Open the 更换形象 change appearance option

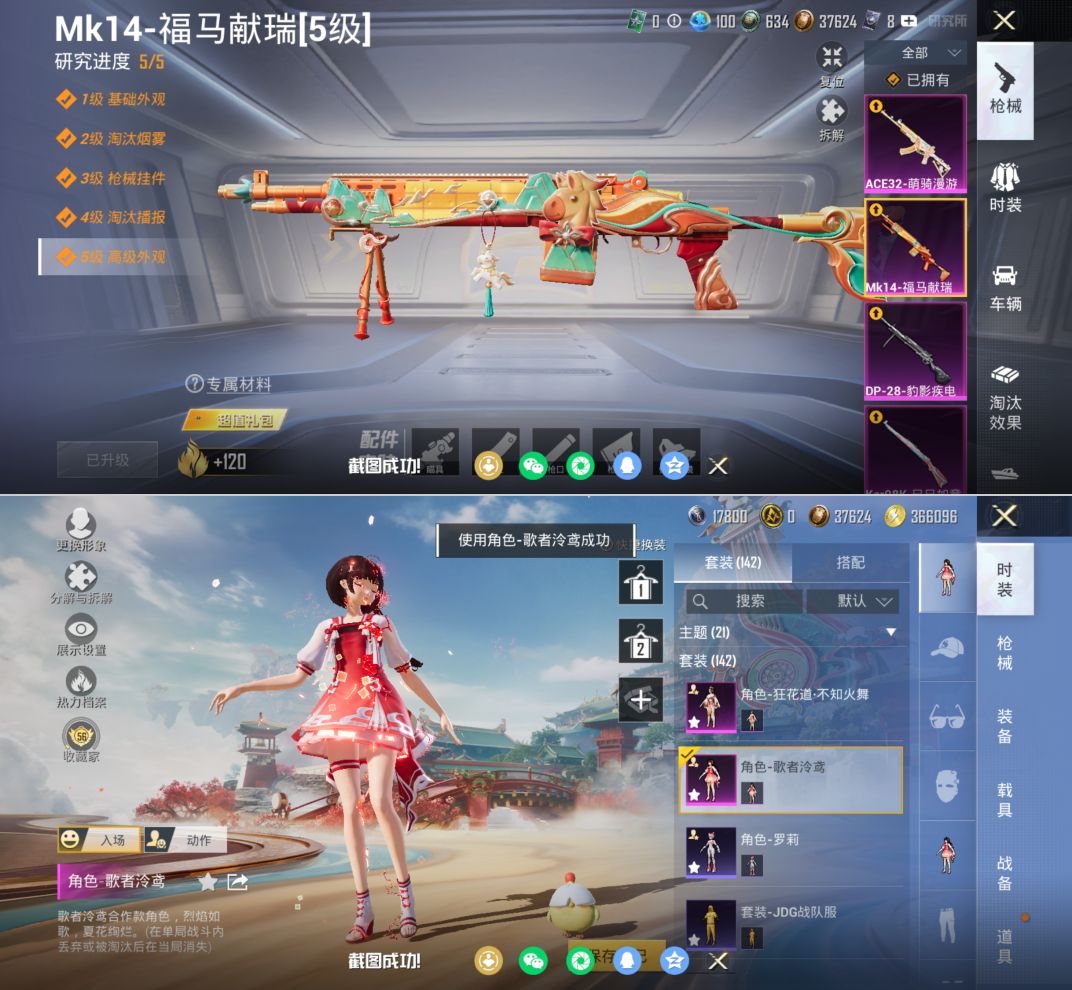(81, 530)
